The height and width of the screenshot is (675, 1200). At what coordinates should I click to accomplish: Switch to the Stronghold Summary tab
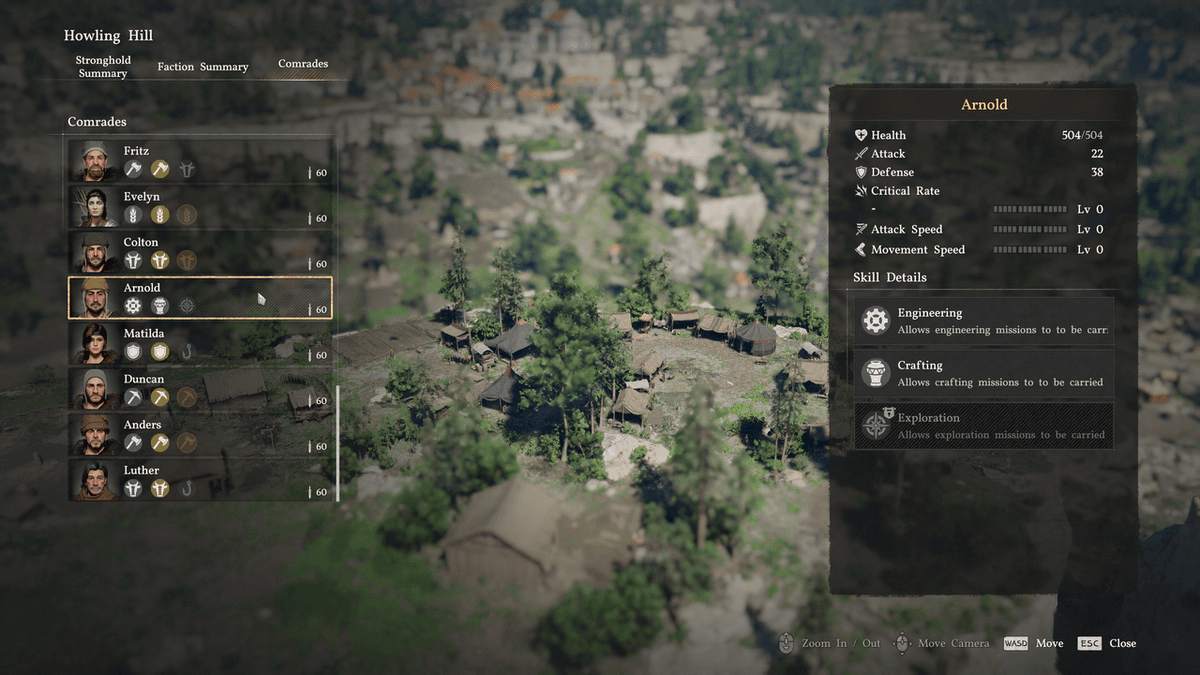click(103, 67)
